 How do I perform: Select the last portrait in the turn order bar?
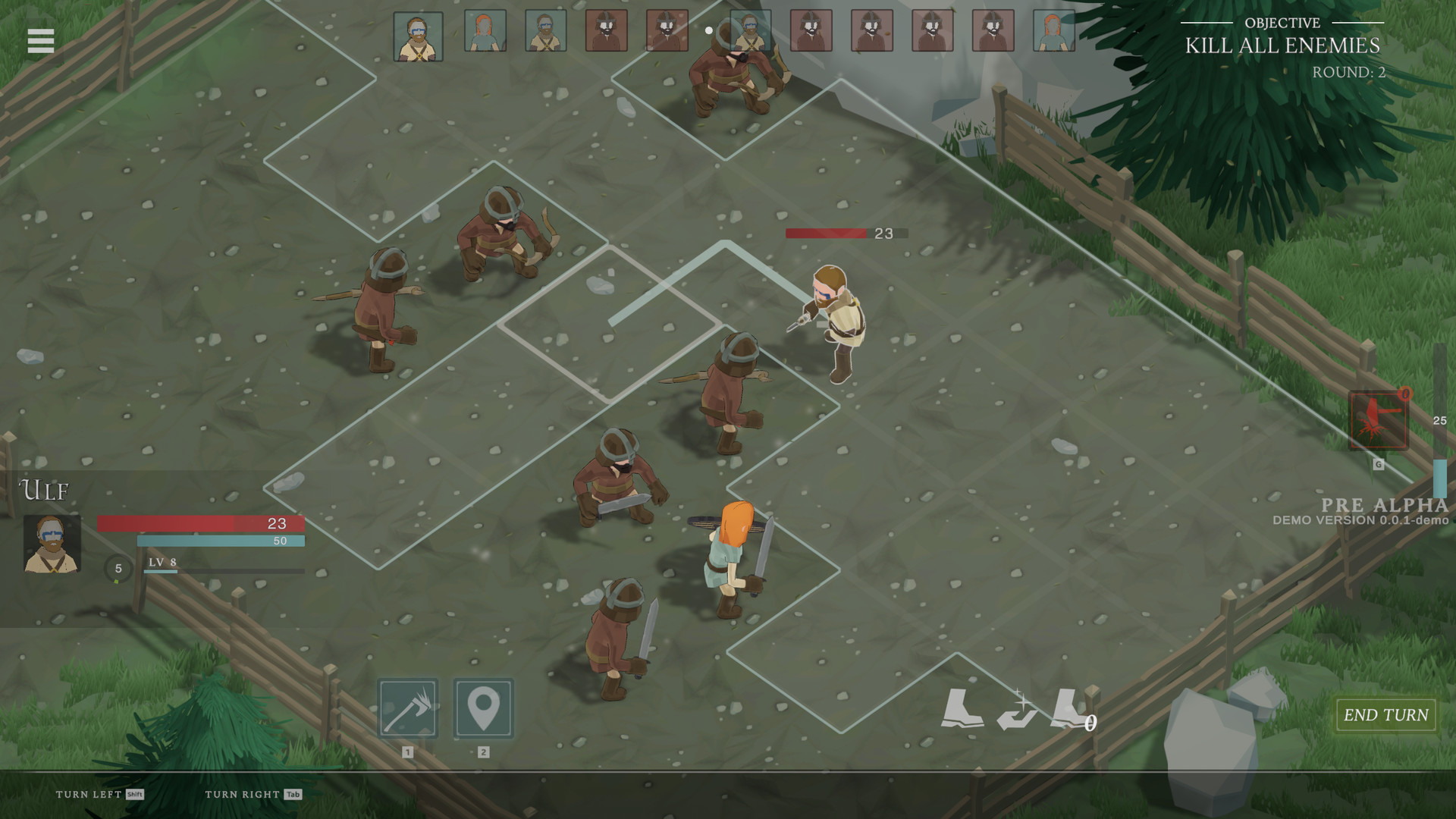point(1053,32)
